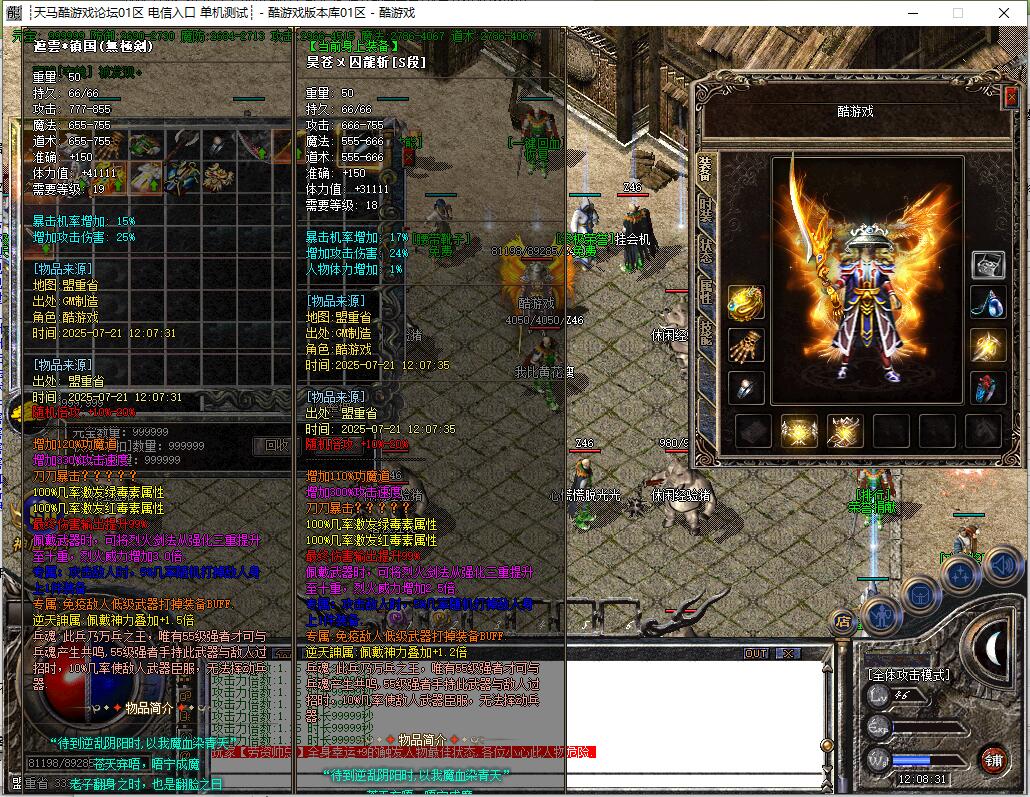Screen dimensions: 1030x797
Task: Open the red 铺 stall button
Action: point(992,758)
